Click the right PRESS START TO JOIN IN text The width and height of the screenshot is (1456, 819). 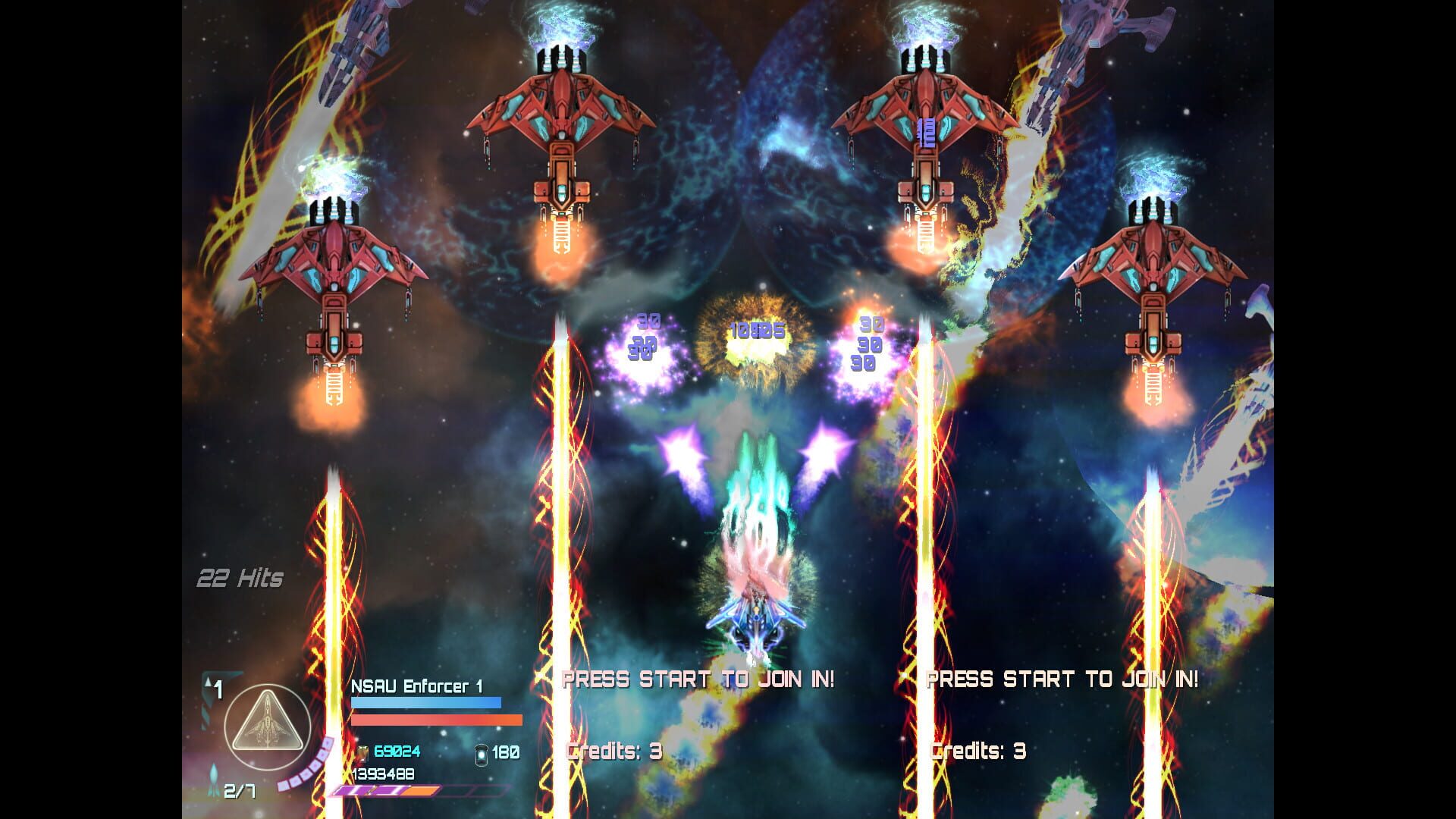click(1062, 679)
